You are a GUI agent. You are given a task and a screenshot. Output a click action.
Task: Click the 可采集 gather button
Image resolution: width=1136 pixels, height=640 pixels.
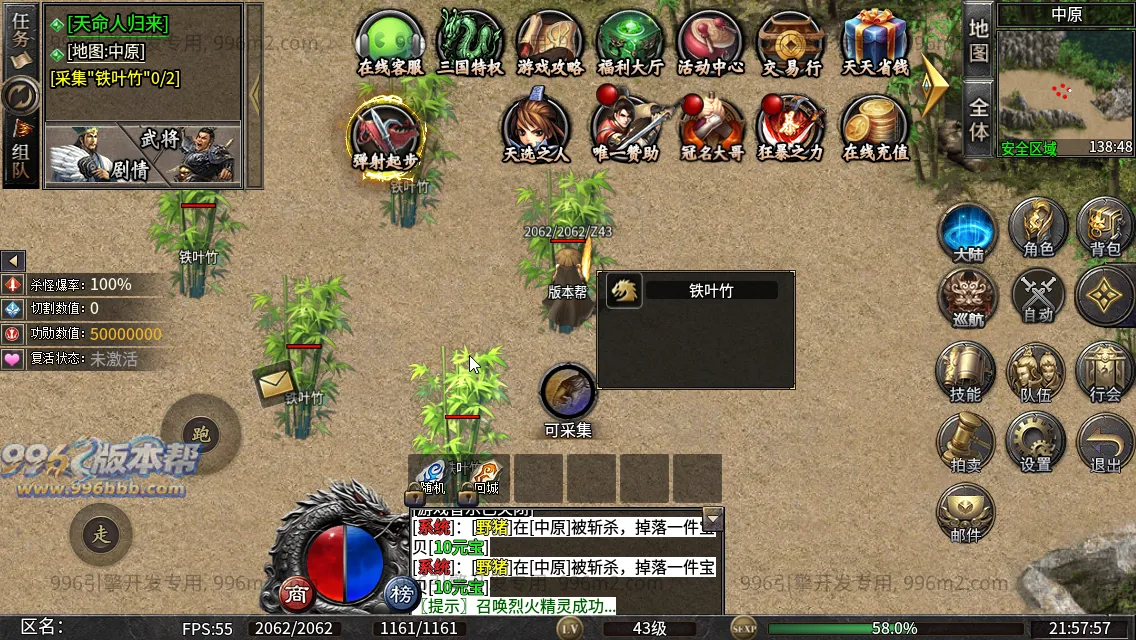click(x=568, y=394)
